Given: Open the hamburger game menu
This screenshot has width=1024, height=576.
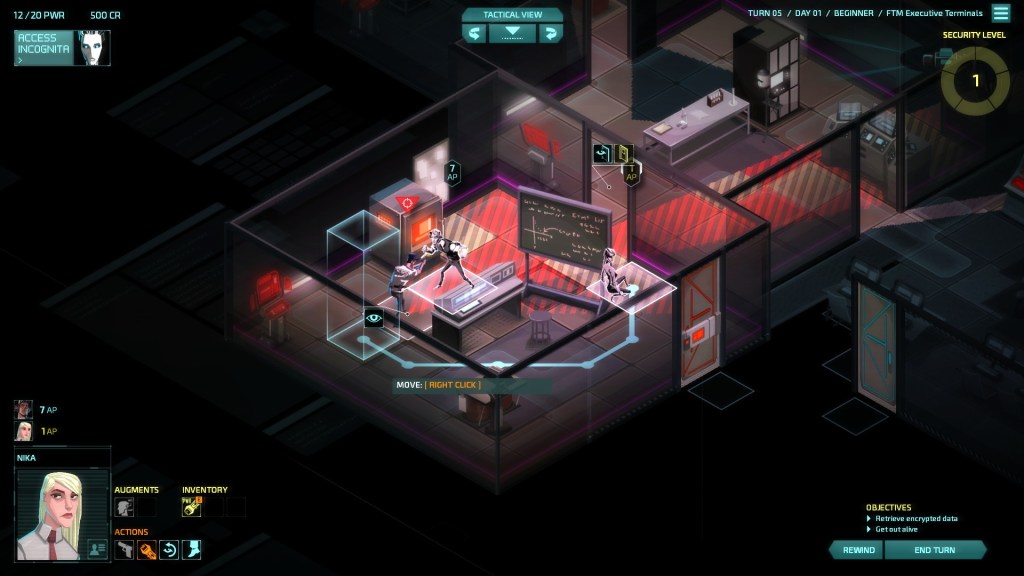Looking at the screenshot, I should 1000,13.
